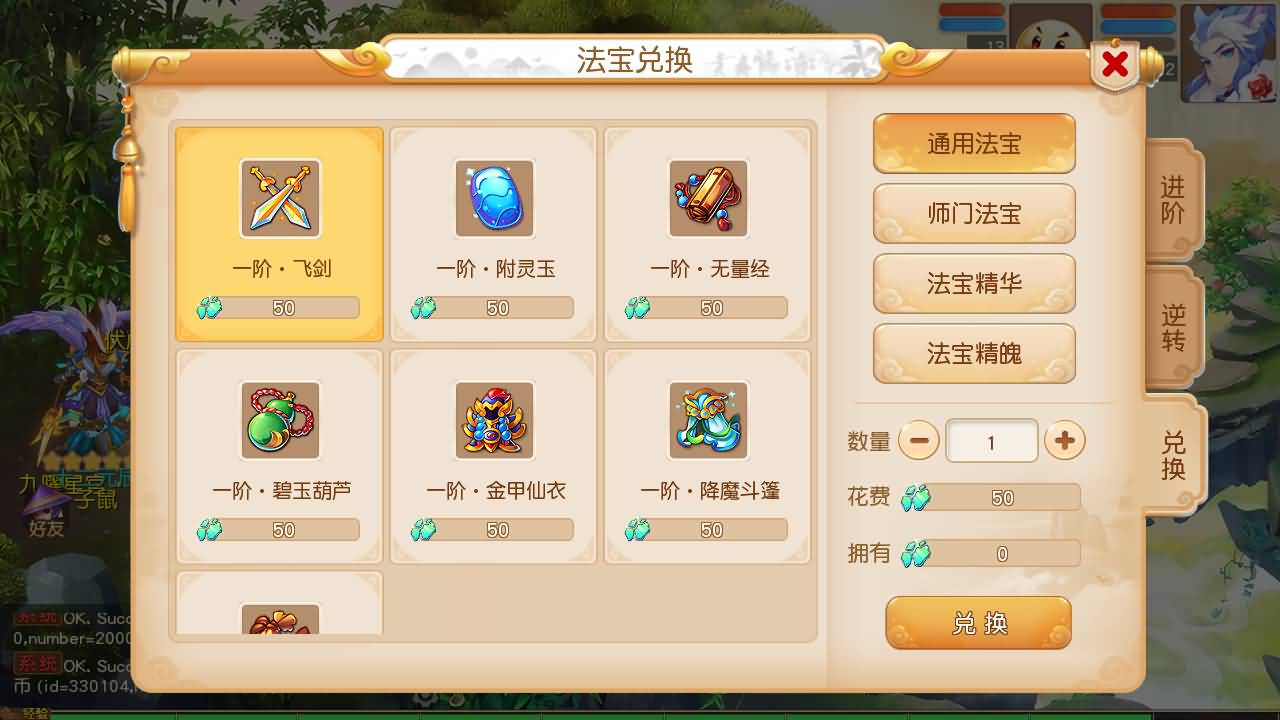Select the 一阶·附灵玉 item icon
Screen dimensions: 1280x720
493,198
